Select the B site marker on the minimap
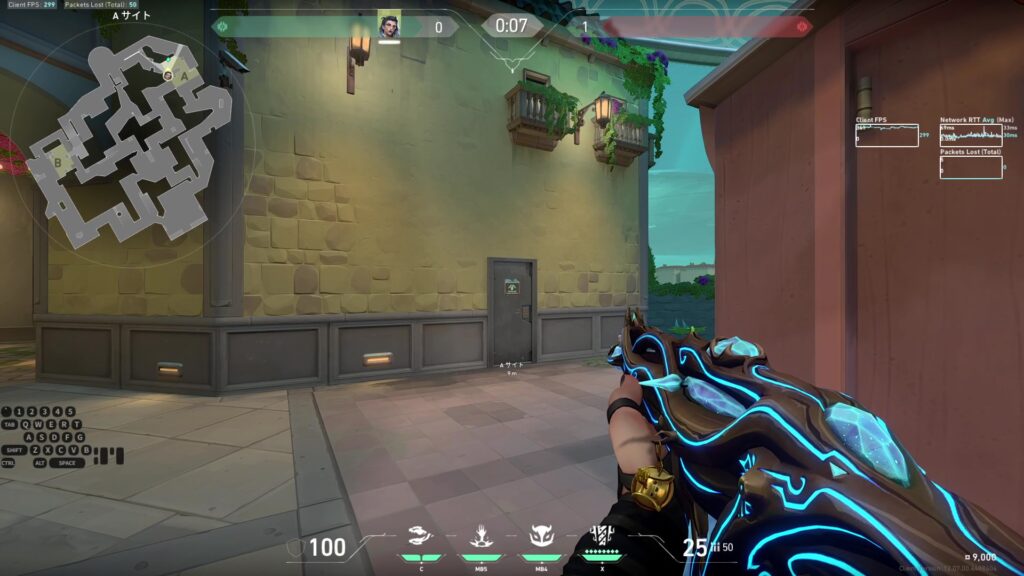The image size is (1024, 576). pyautogui.click(x=57, y=160)
